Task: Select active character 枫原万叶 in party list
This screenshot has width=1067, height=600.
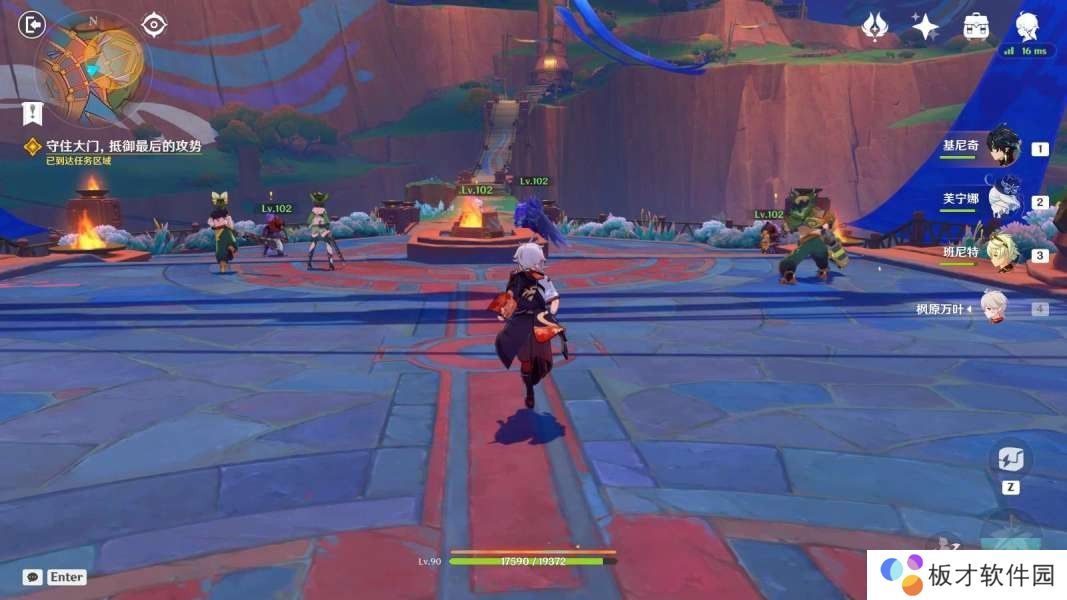Action: coord(993,308)
